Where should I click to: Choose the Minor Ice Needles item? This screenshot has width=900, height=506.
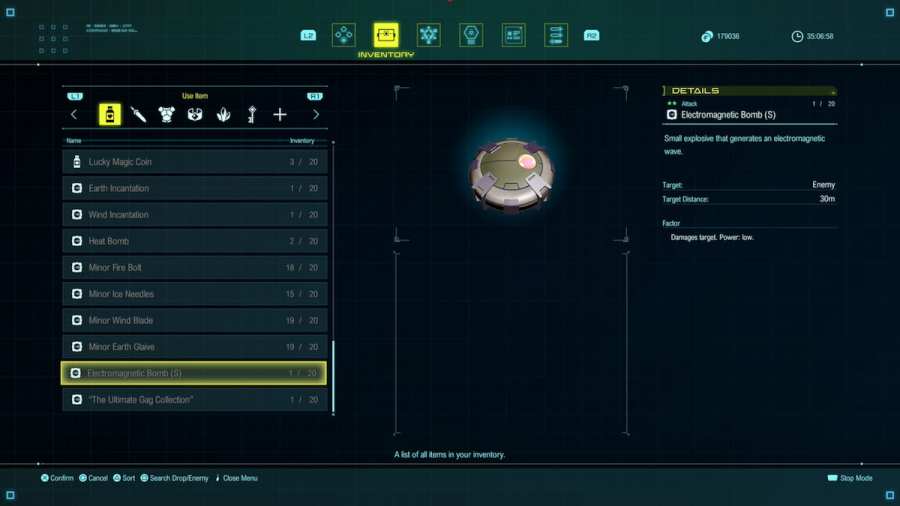[195, 294]
